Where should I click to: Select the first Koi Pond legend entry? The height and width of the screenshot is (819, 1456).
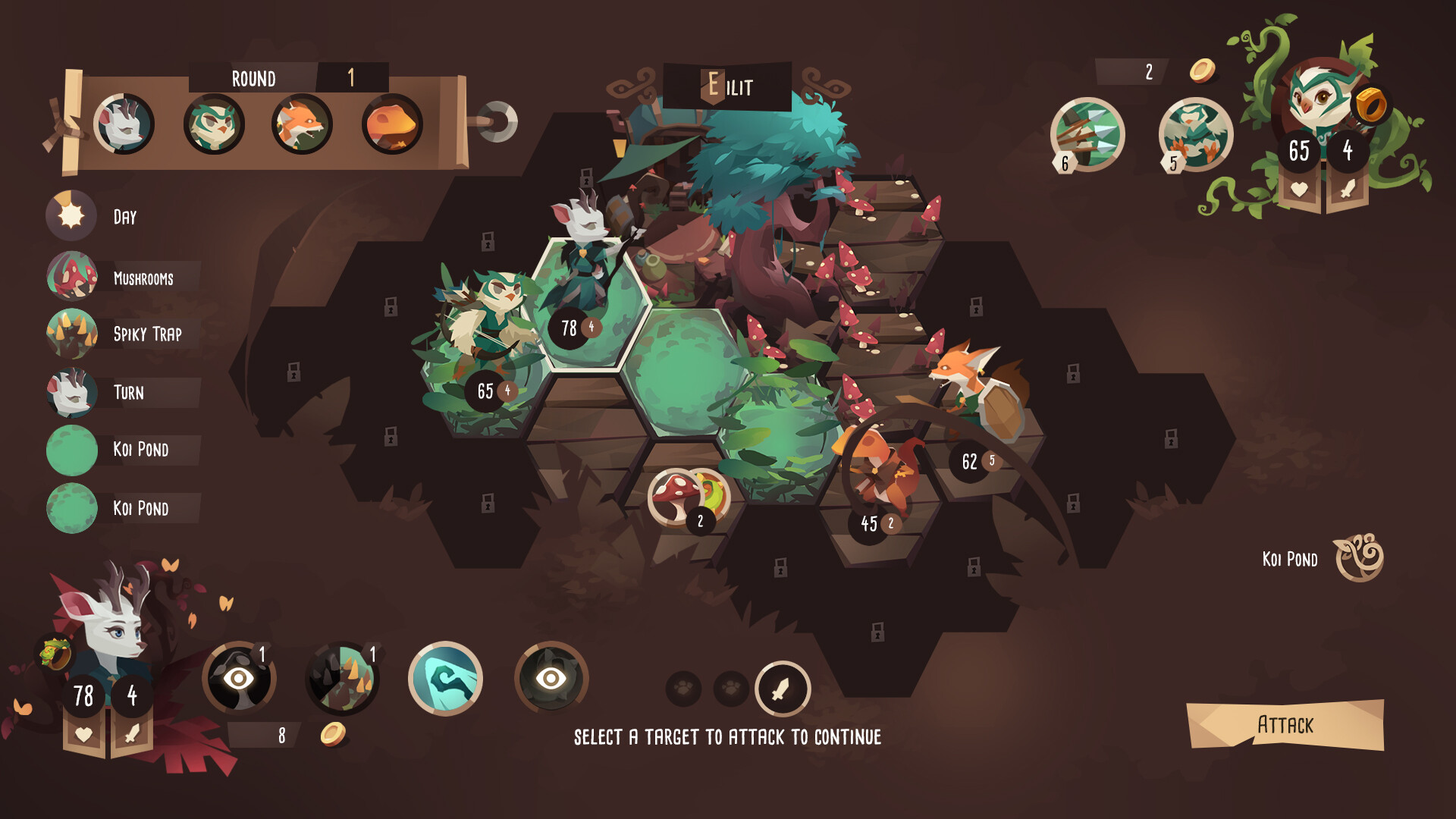(72, 449)
